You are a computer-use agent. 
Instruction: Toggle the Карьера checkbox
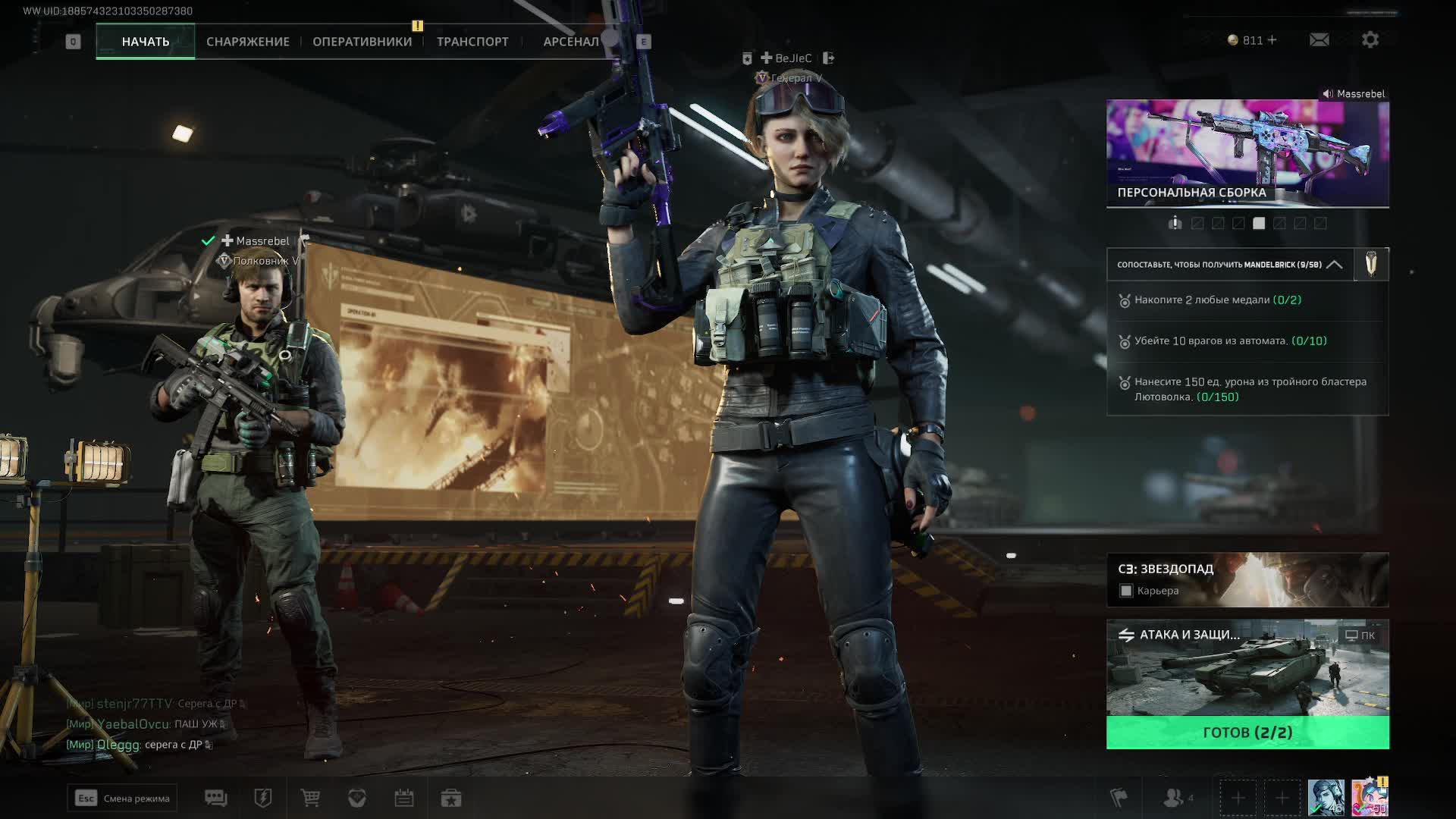[x=1126, y=591]
